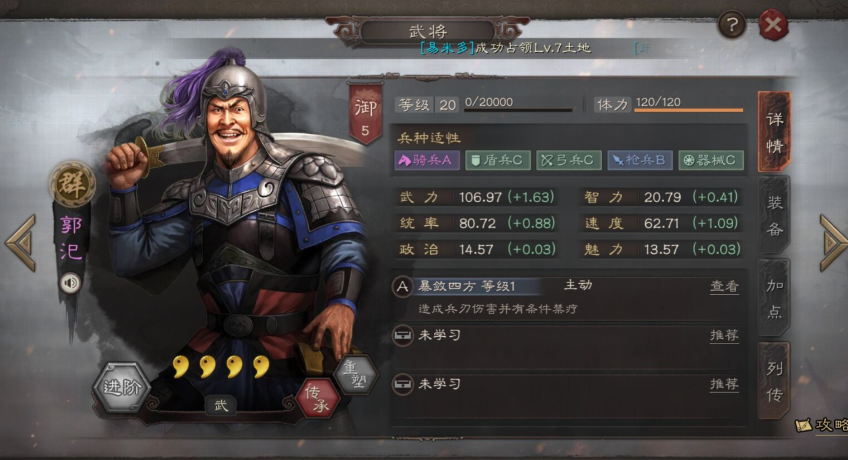Switch to the 加点 attribute points tab
Viewport: 848px width, 460px height.
(x=774, y=298)
